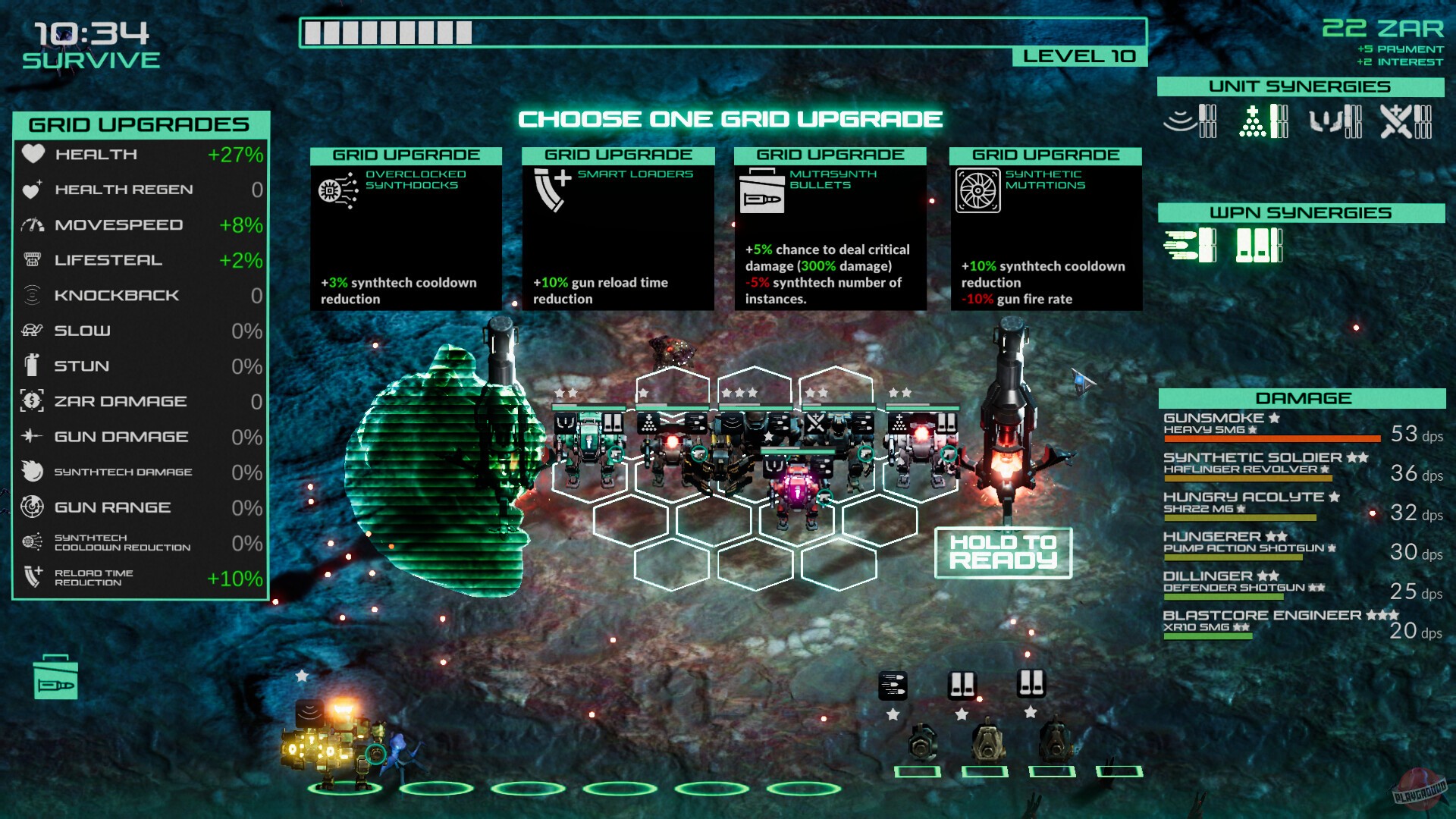
Task: Select the Mutasynth Bullets upgrade card
Action: click(830, 227)
